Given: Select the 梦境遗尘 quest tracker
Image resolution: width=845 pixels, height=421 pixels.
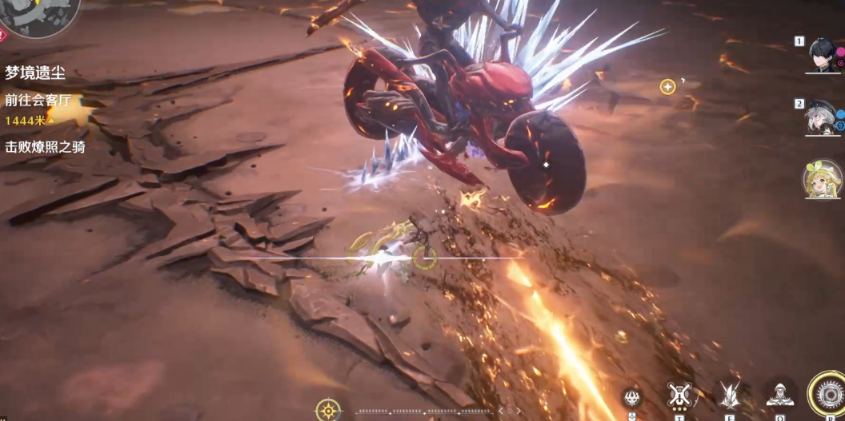Looking at the screenshot, I should coord(39,73).
